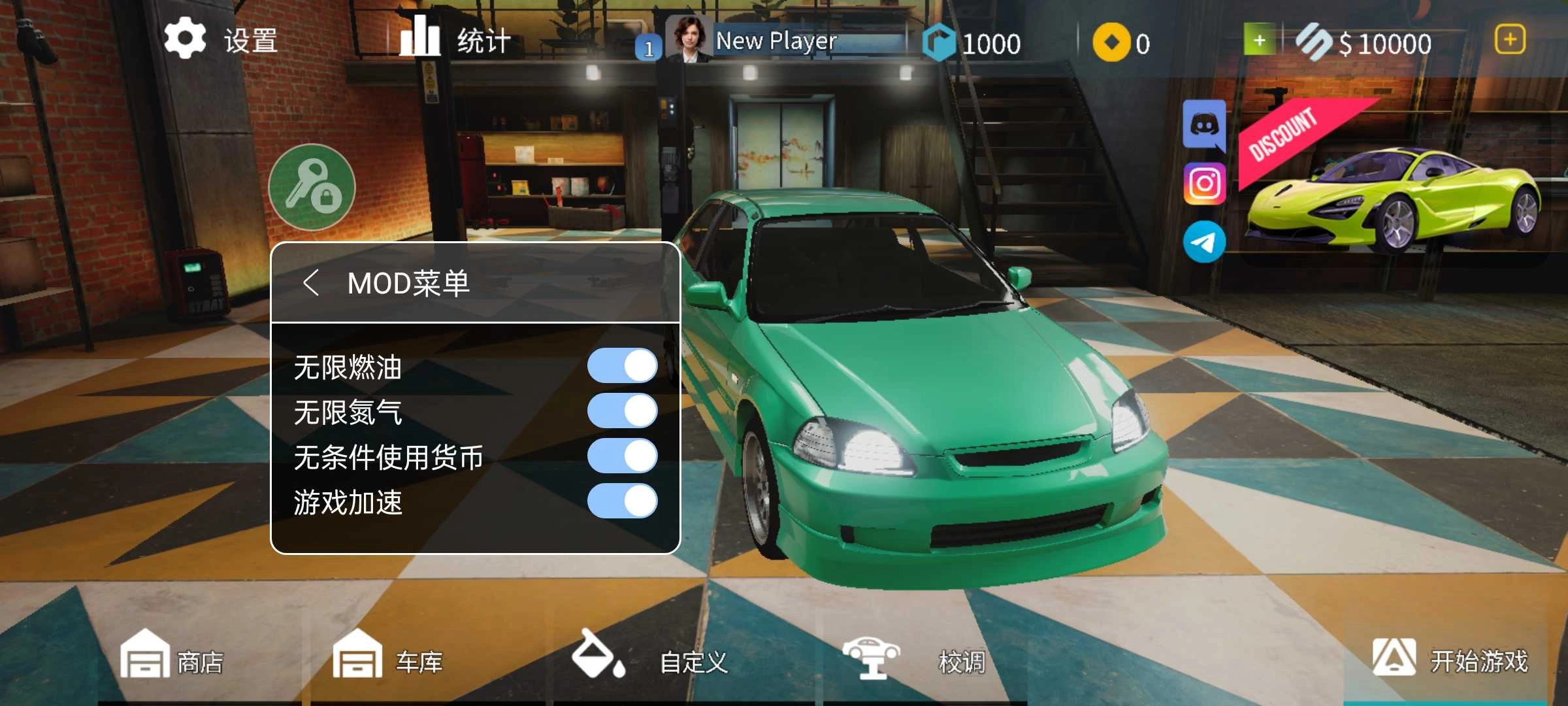Go back from the MOD菜单 panel

click(312, 283)
